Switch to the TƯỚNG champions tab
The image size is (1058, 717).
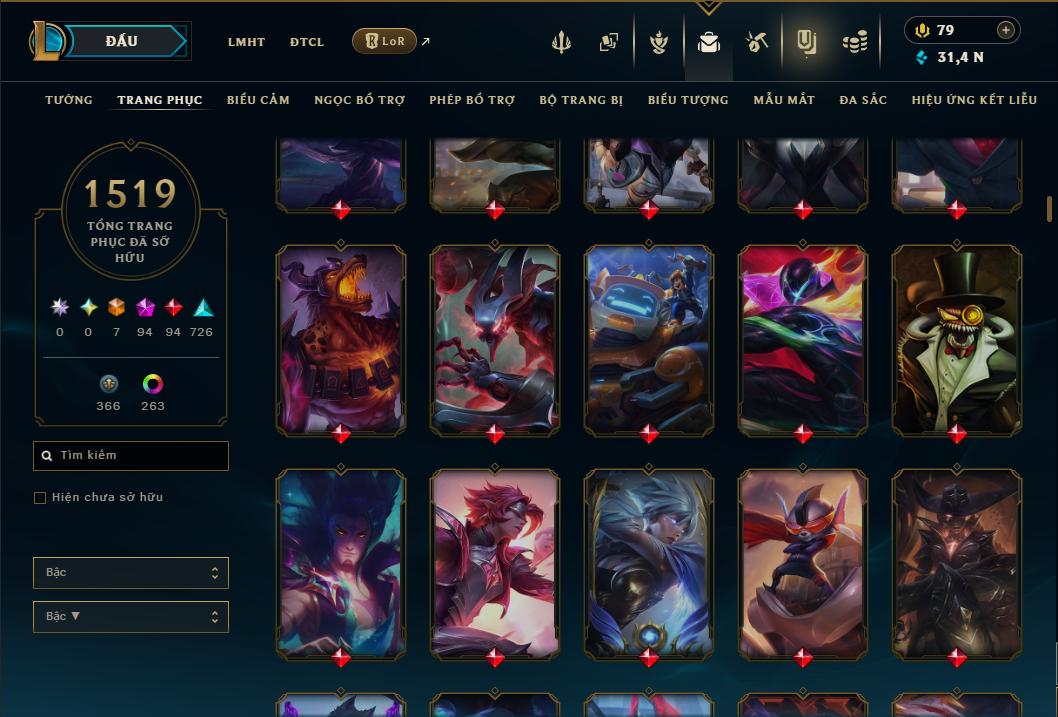69,100
